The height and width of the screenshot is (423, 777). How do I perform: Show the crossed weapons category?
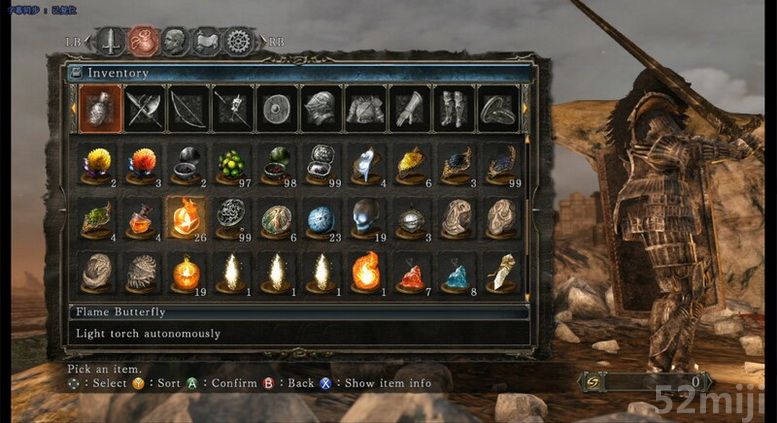[x=144, y=108]
